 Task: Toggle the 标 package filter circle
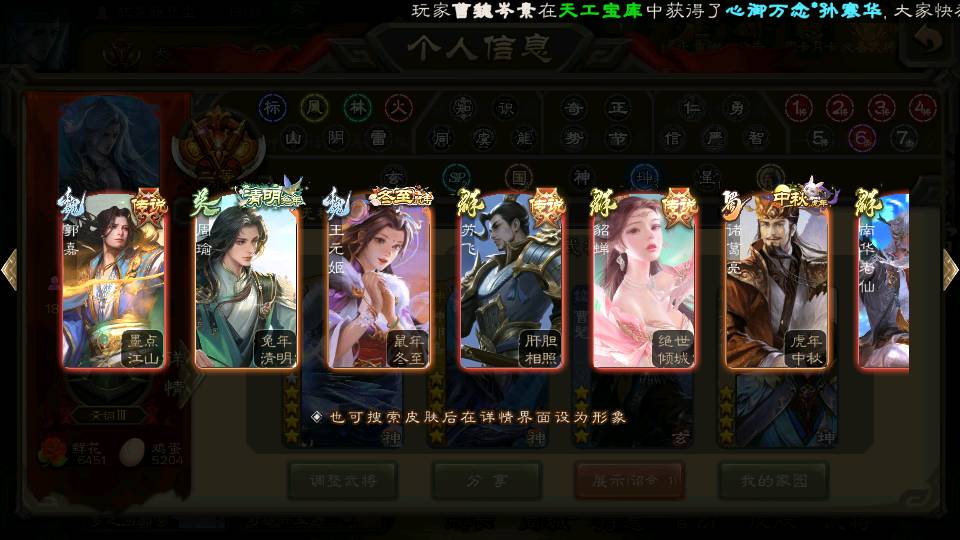pyautogui.click(x=272, y=107)
